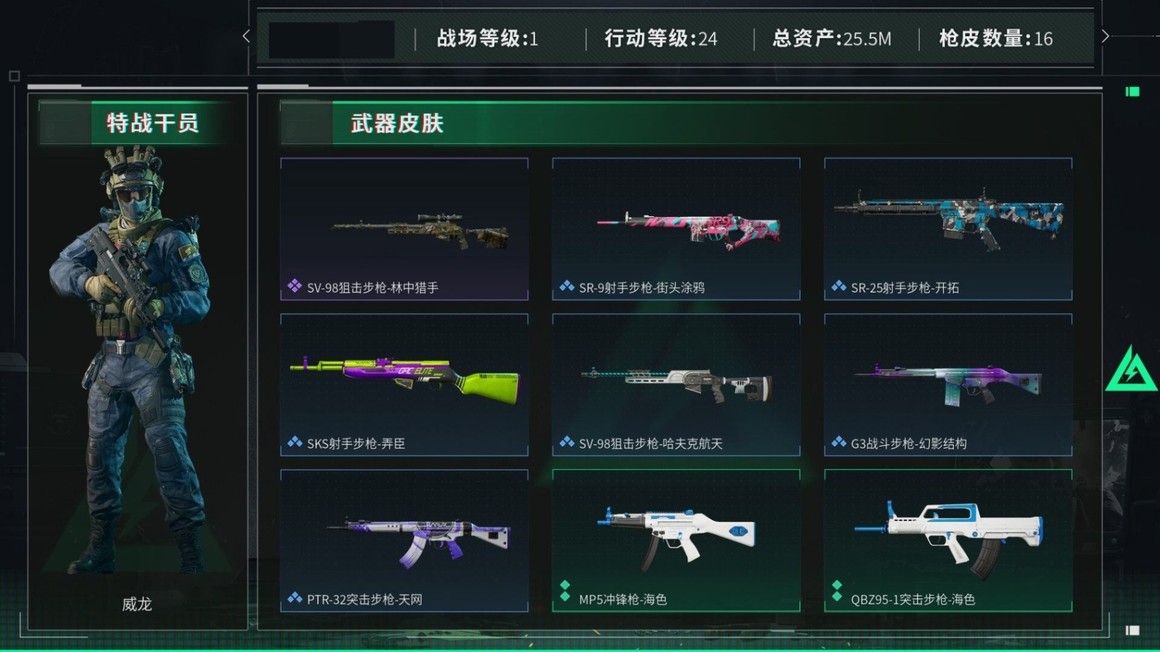
Task: Choose the pink SR-9射手步枪-街头涂鸦 skin
Action: click(676, 229)
